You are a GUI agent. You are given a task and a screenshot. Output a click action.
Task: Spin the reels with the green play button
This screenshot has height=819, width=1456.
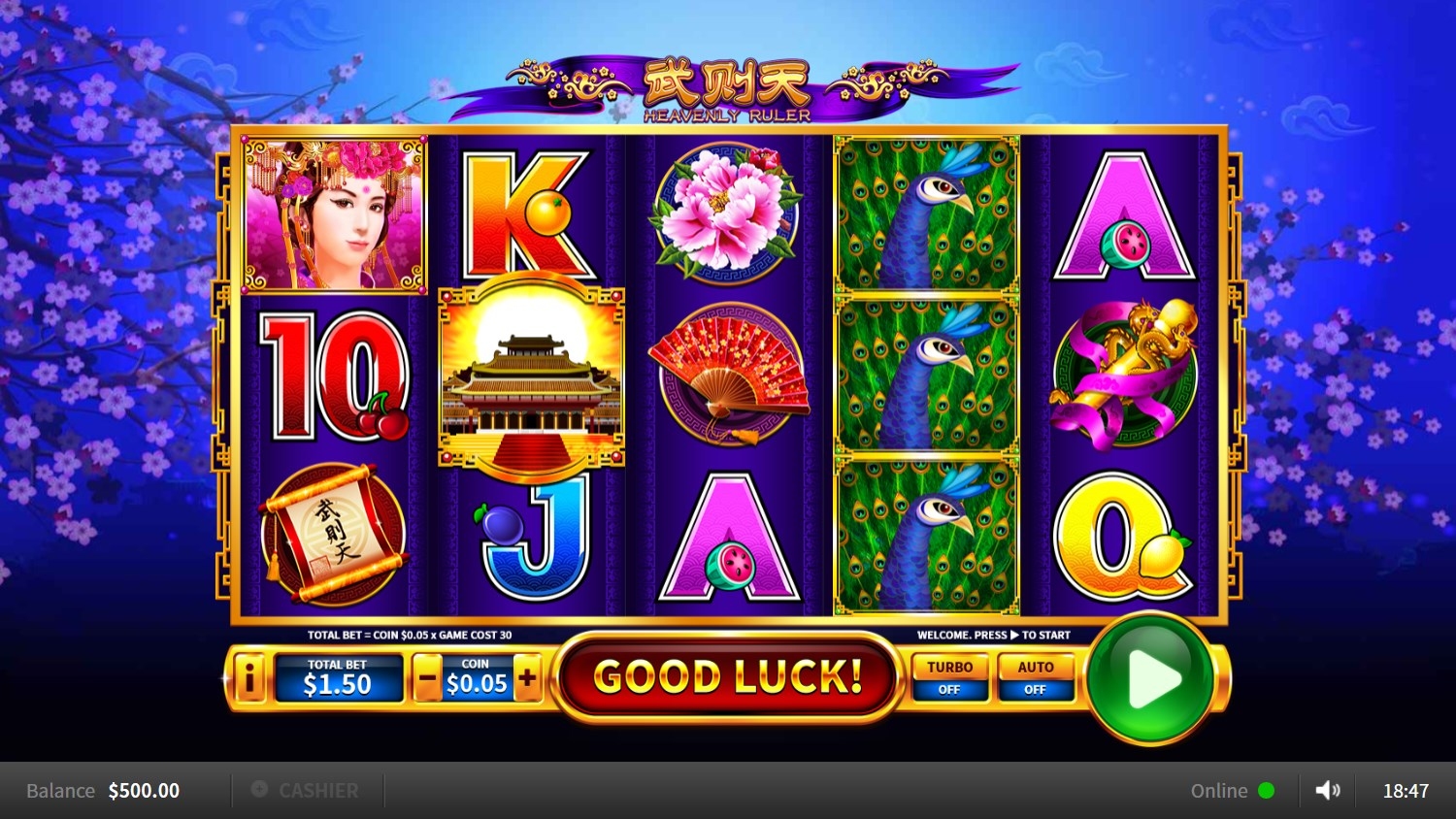point(1150,678)
